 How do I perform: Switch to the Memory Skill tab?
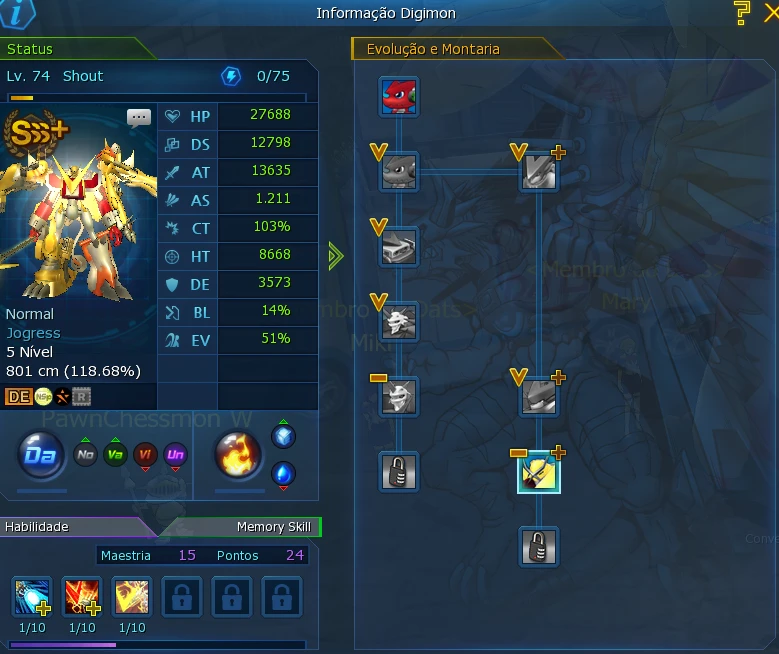(273, 527)
